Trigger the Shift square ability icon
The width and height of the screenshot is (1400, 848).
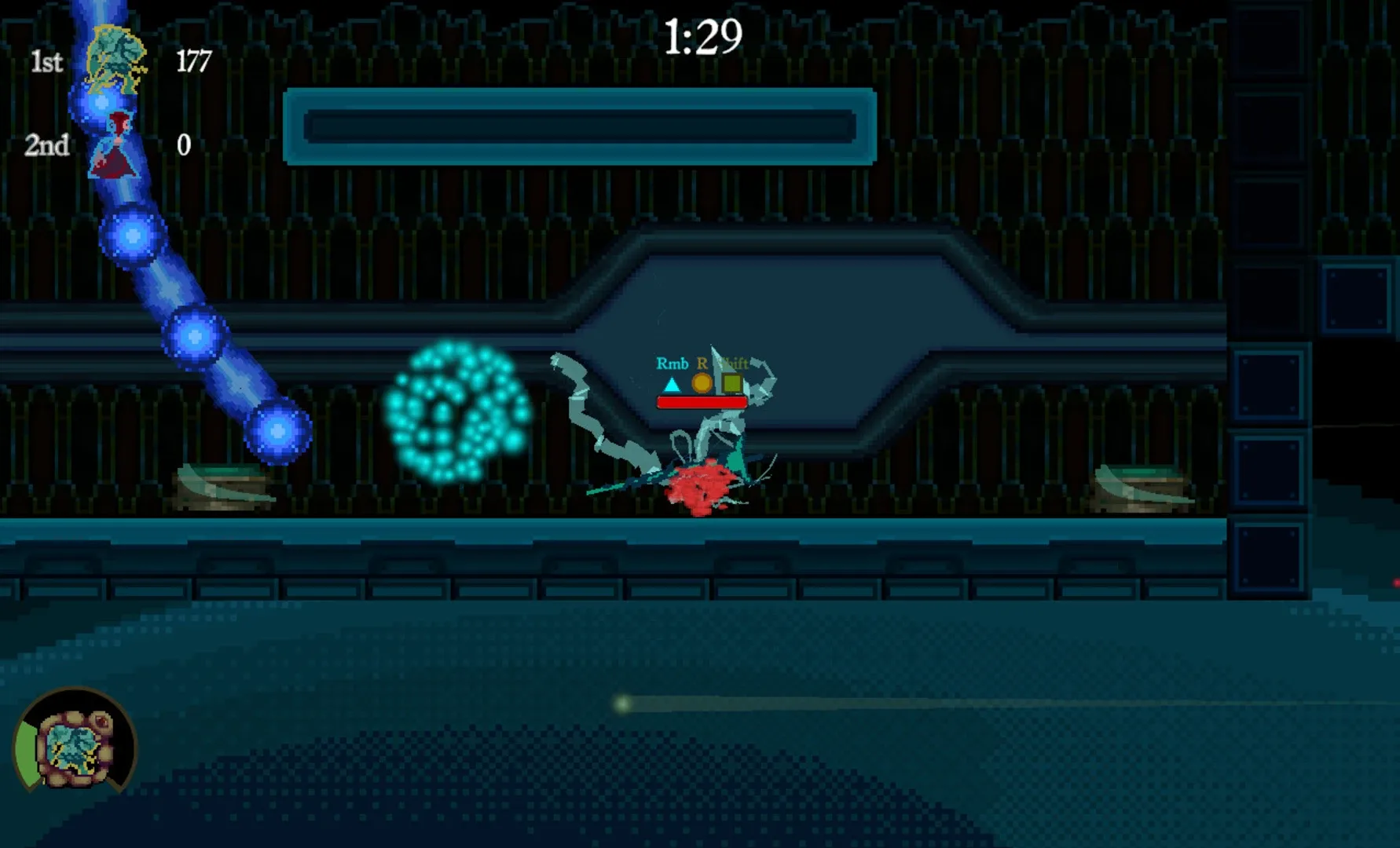point(732,383)
